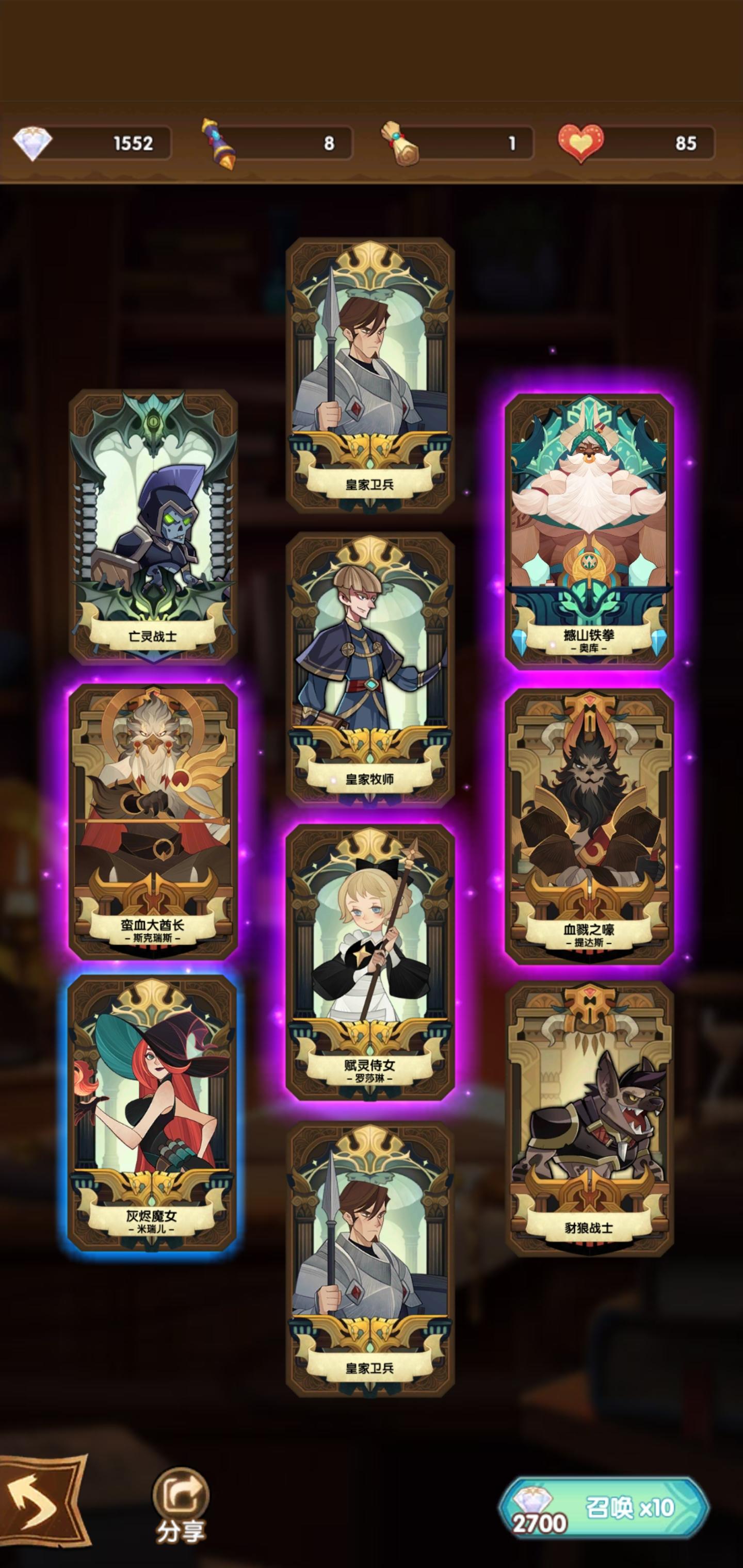Image resolution: width=743 pixels, height=1568 pixels.
Task: Click the diamond currency icon
Action: coord(34,142)
